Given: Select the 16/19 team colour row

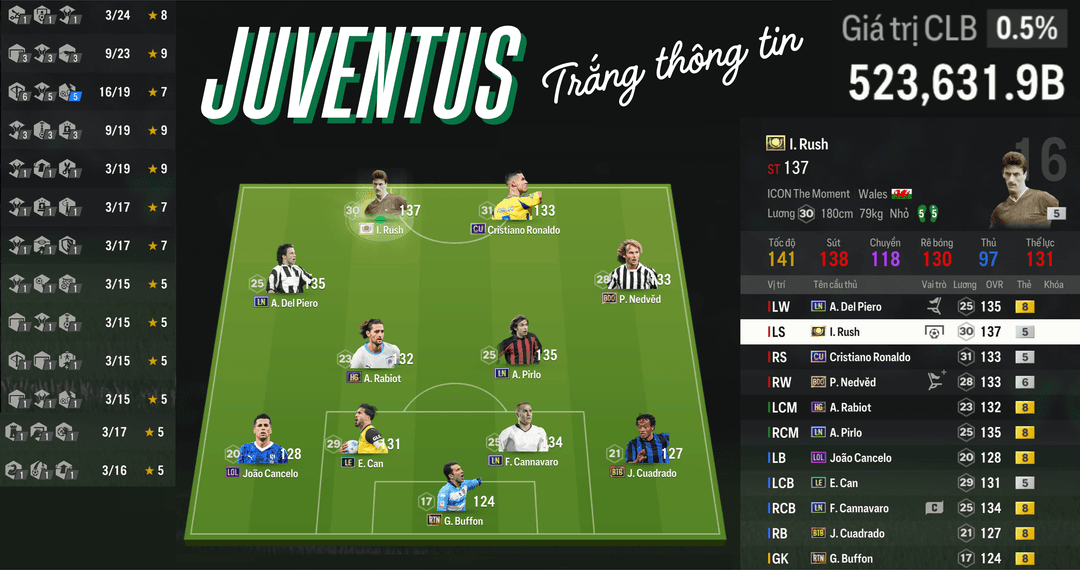Looking at the screenshot, I should pos(88,92).
